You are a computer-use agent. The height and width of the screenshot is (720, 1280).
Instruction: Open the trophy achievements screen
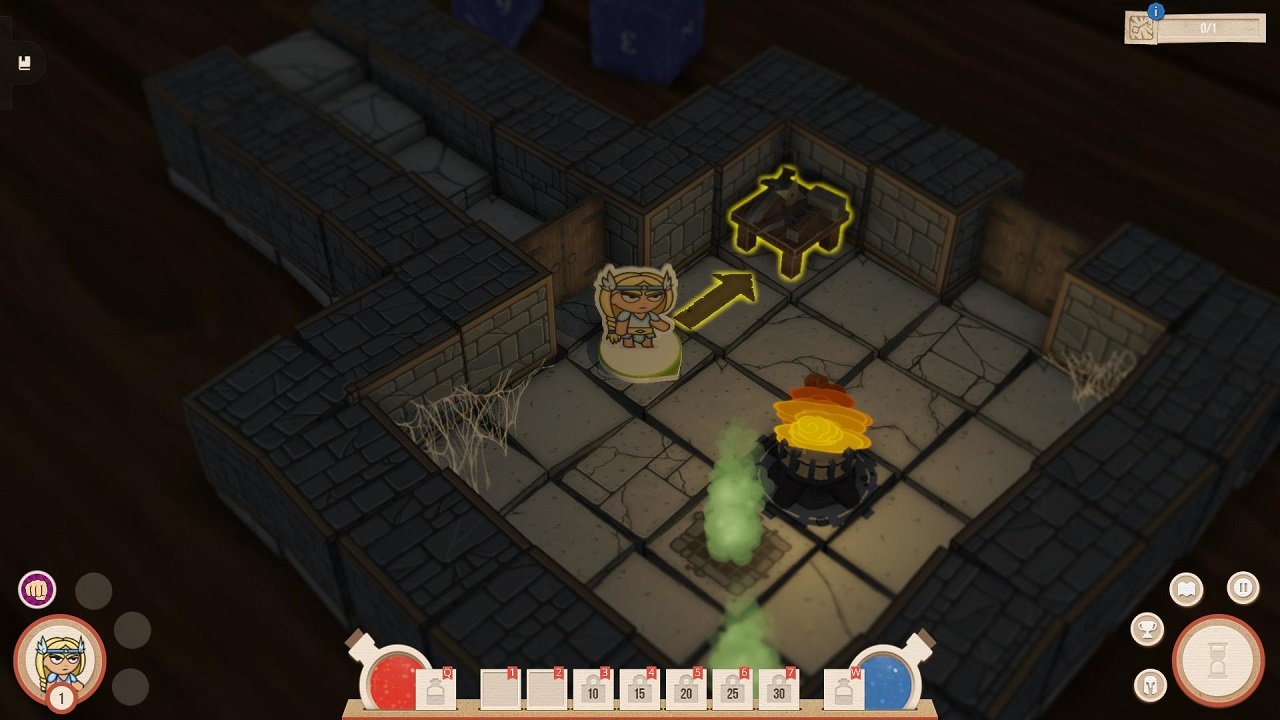1148,629
